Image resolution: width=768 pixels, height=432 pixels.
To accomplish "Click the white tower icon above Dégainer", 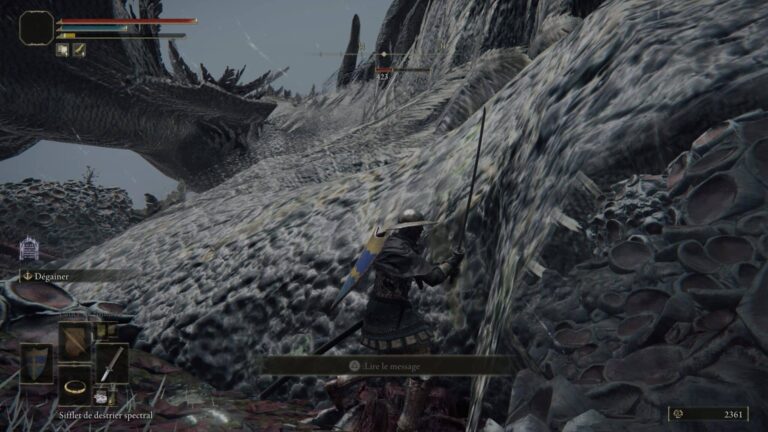I will click(x=29, y=249).
